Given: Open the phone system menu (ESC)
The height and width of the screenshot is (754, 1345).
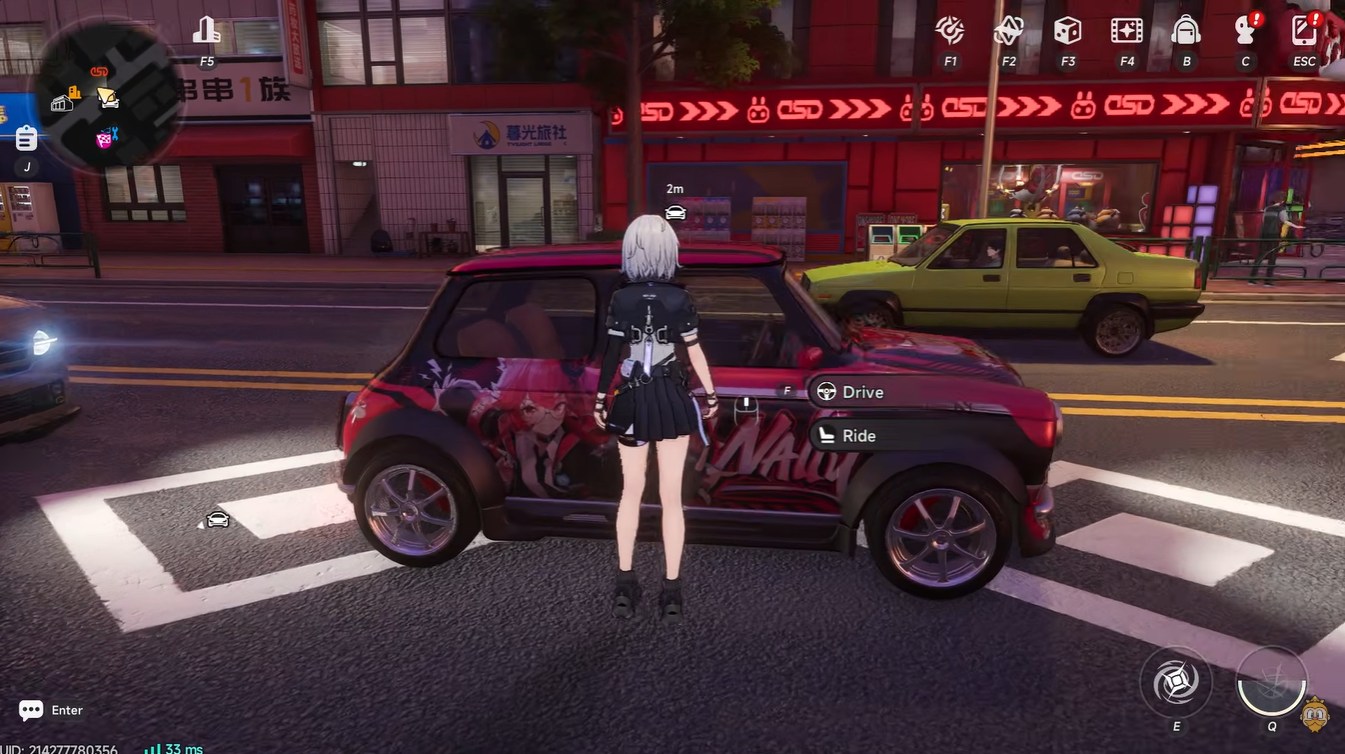Looking at the screenshot, I should coord(1303,32).
